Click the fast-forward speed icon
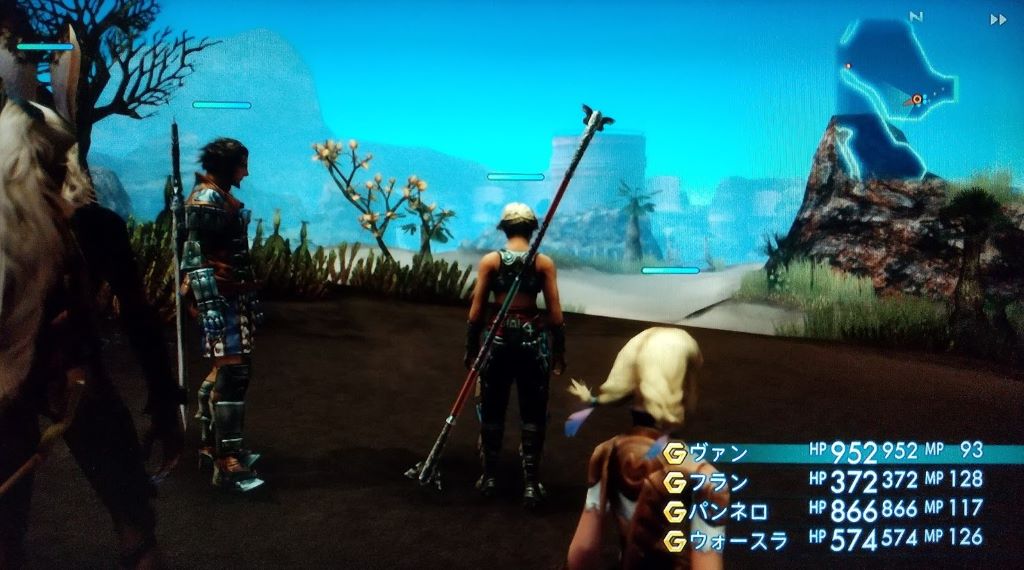1024x570 pixels. click(x=997, y=19)
